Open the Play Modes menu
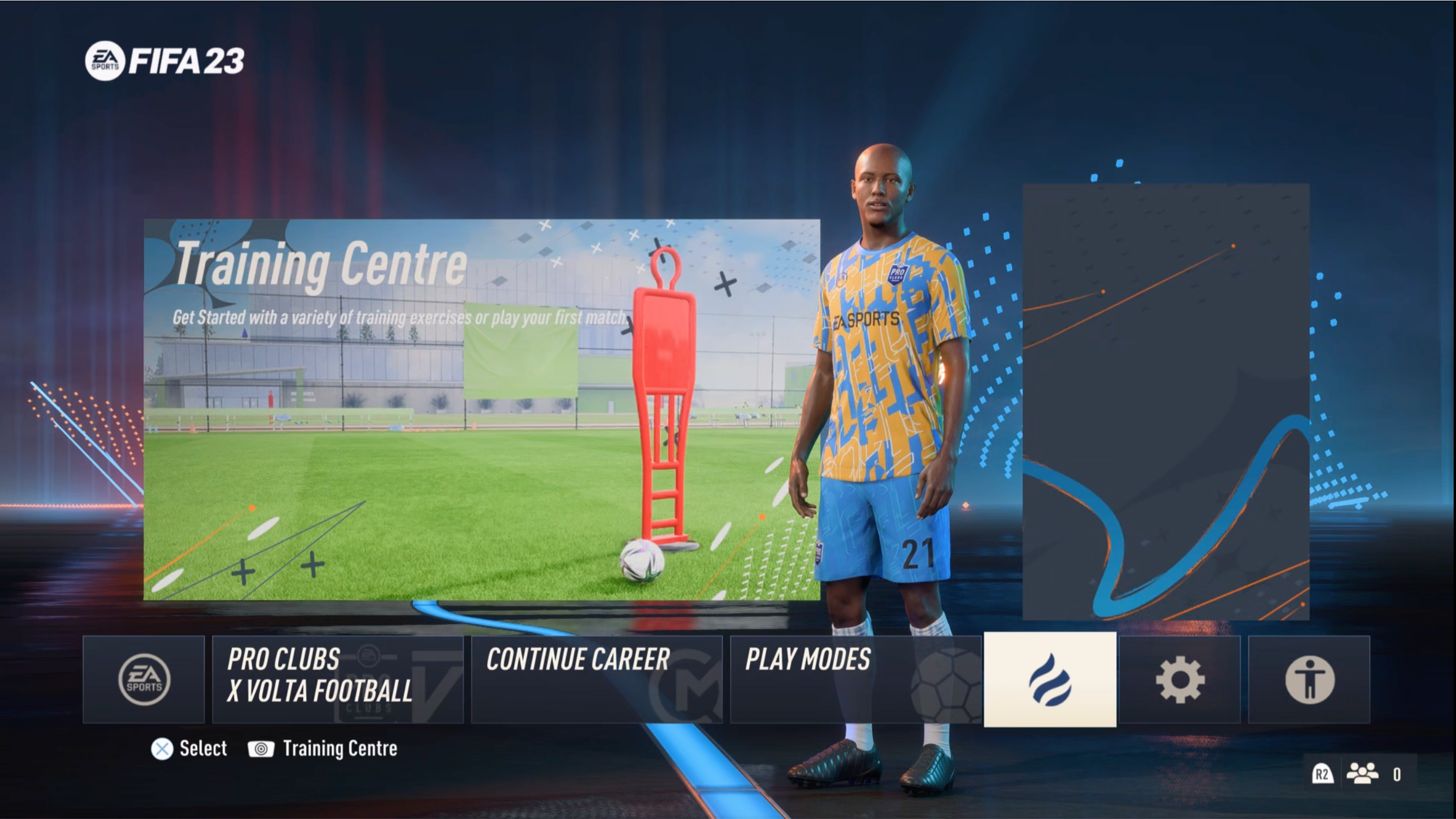1456x819 pixels. [855, 679]
